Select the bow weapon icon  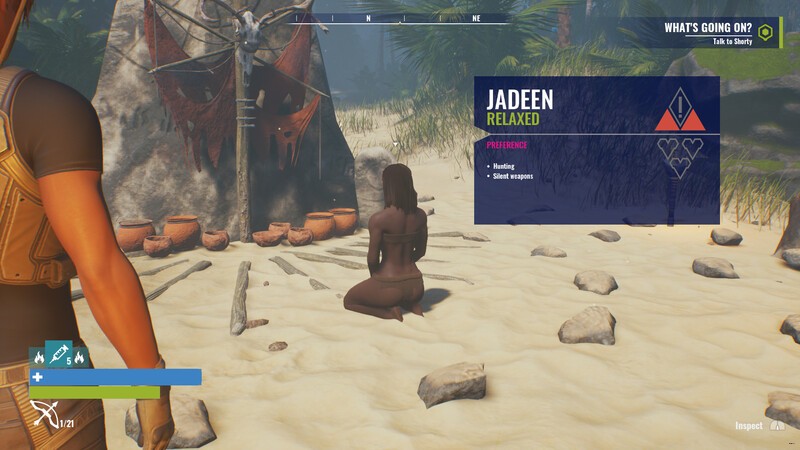[44, 413]
